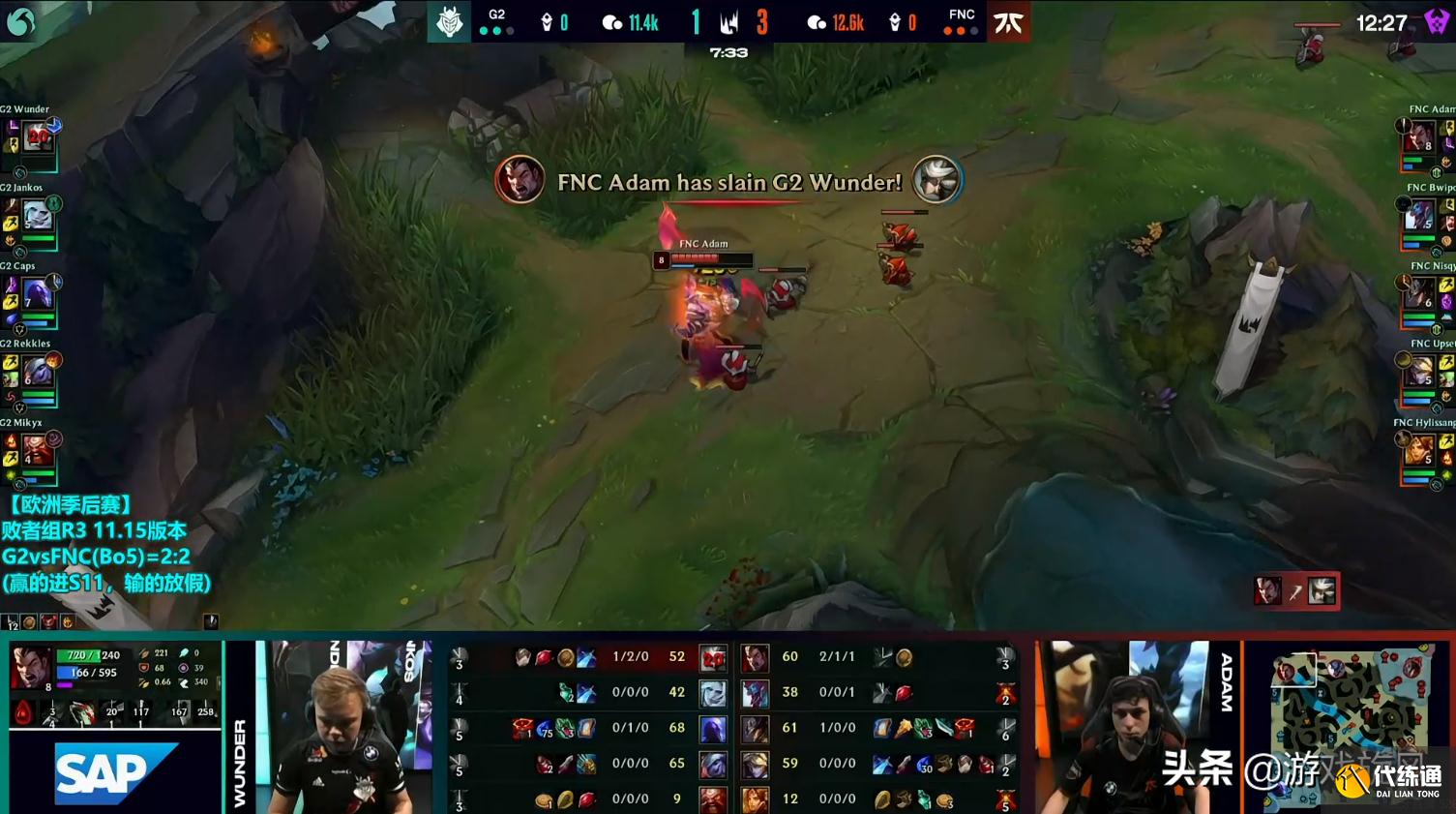Click Darius portrait in the kill announcement banner

520,180
